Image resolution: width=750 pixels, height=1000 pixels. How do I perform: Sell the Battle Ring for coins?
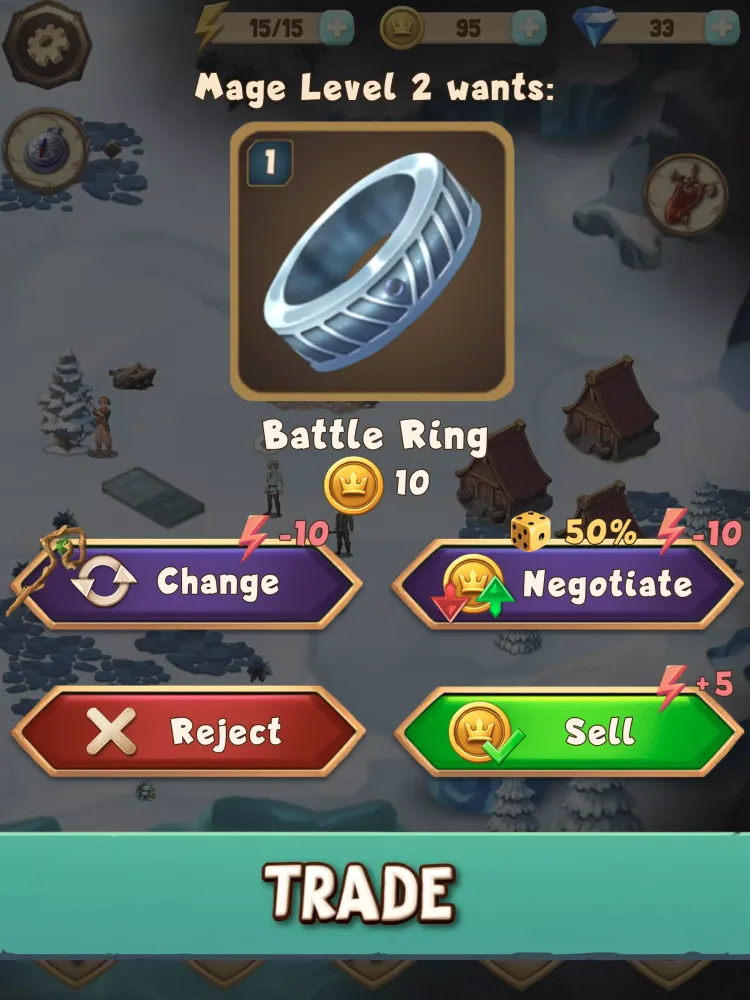click(x=568, y=732)
